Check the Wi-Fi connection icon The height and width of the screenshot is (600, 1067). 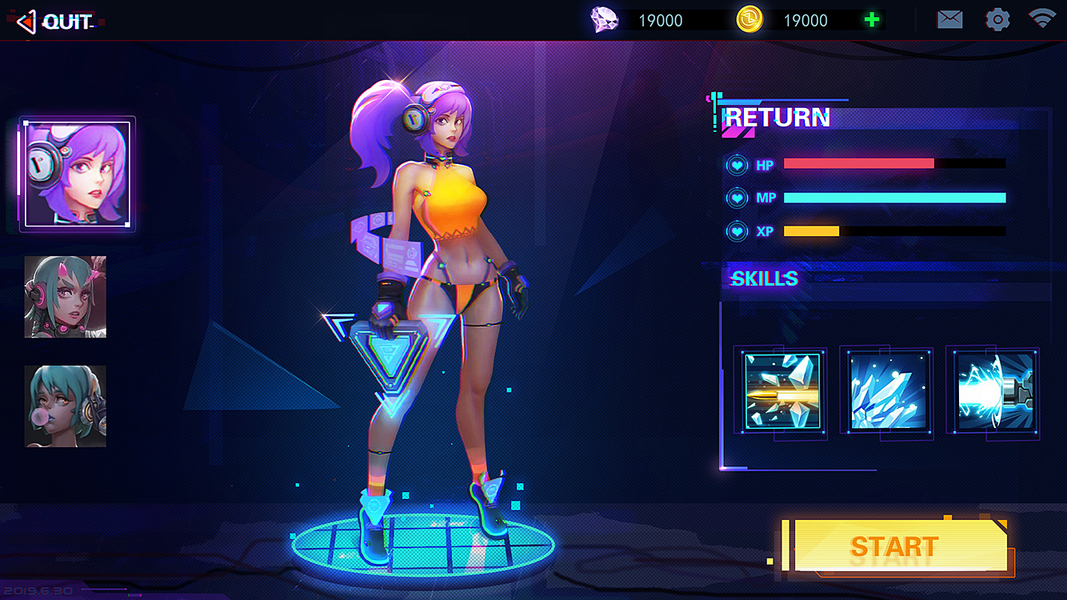tap(1042, 18)
